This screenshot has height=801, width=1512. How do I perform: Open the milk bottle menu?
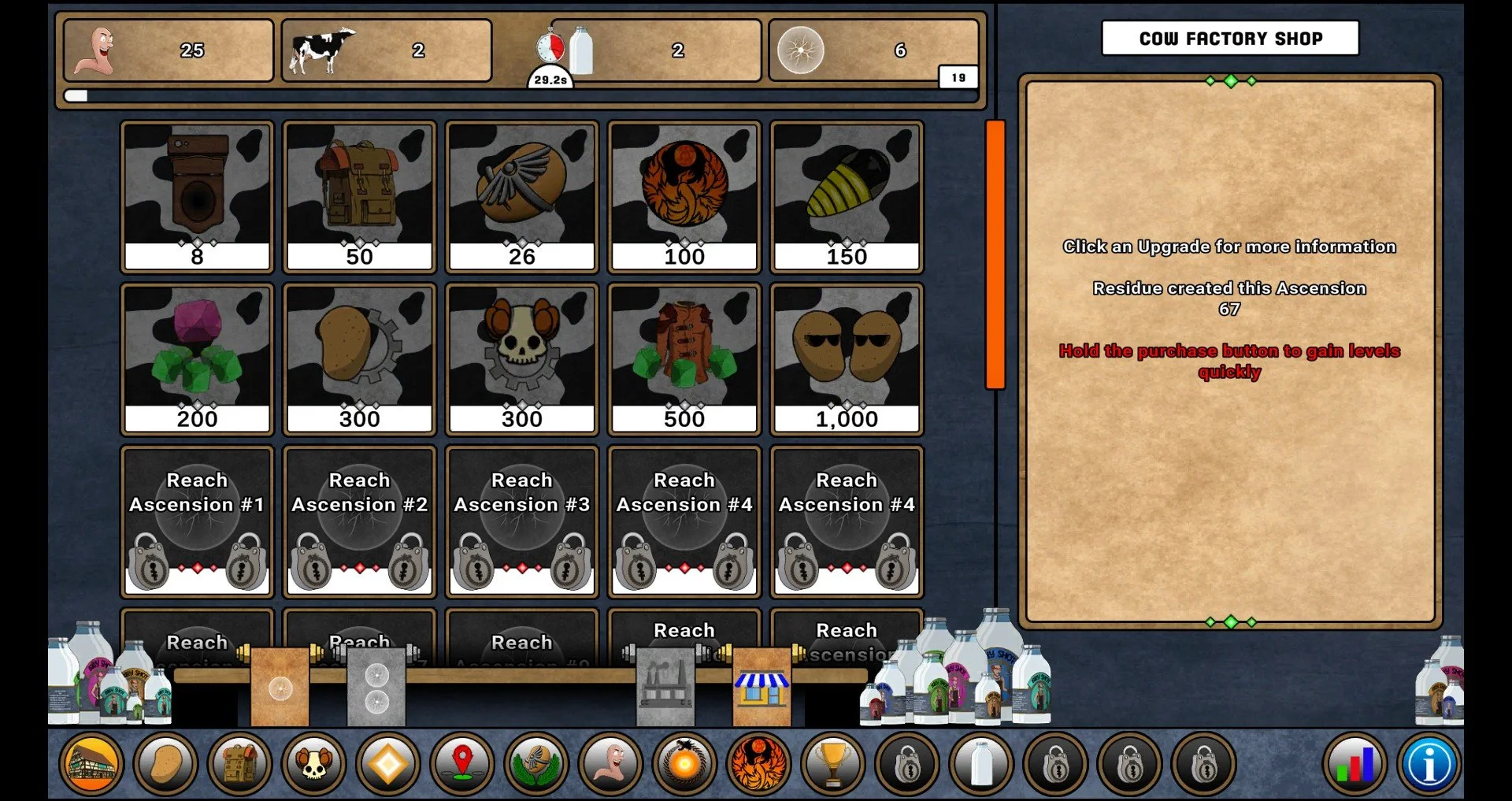point(980,763)
